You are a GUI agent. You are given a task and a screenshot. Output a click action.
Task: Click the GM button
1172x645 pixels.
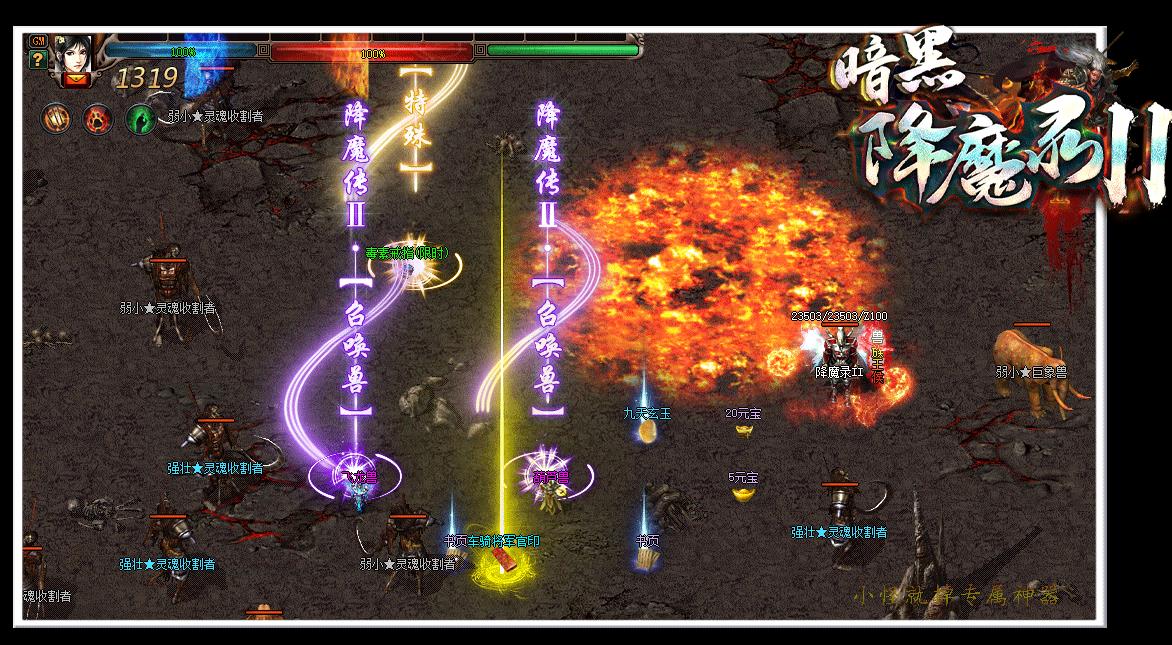39,41
